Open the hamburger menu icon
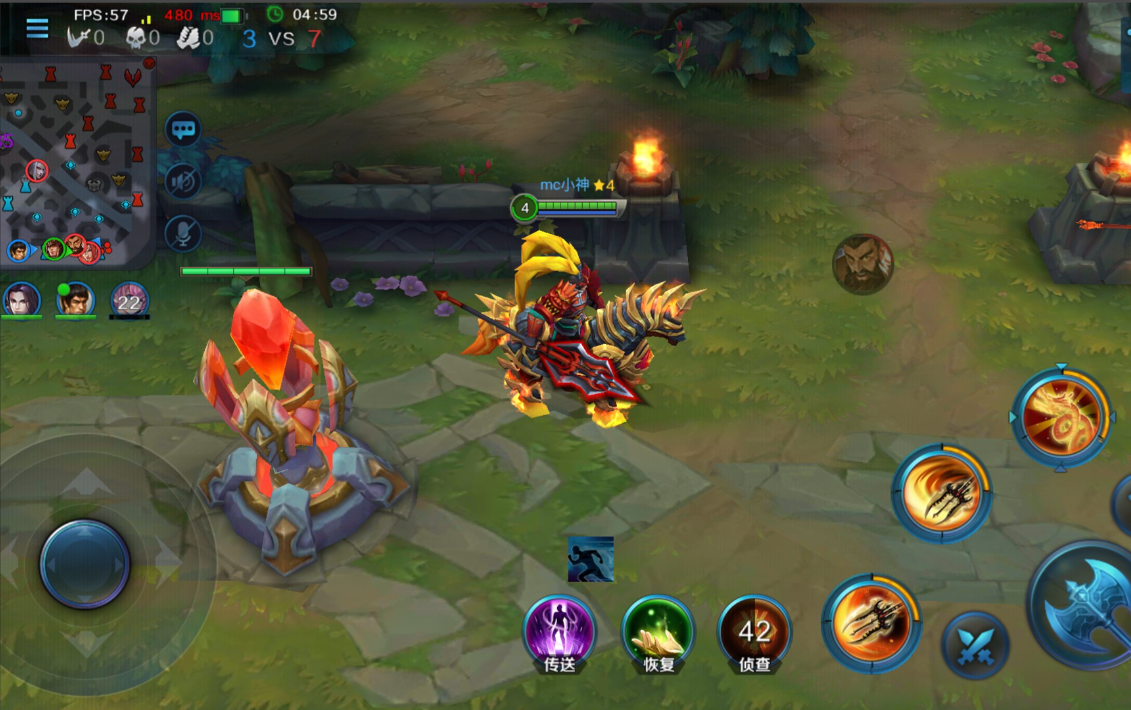1131x710 pixels. pos(37,28)
